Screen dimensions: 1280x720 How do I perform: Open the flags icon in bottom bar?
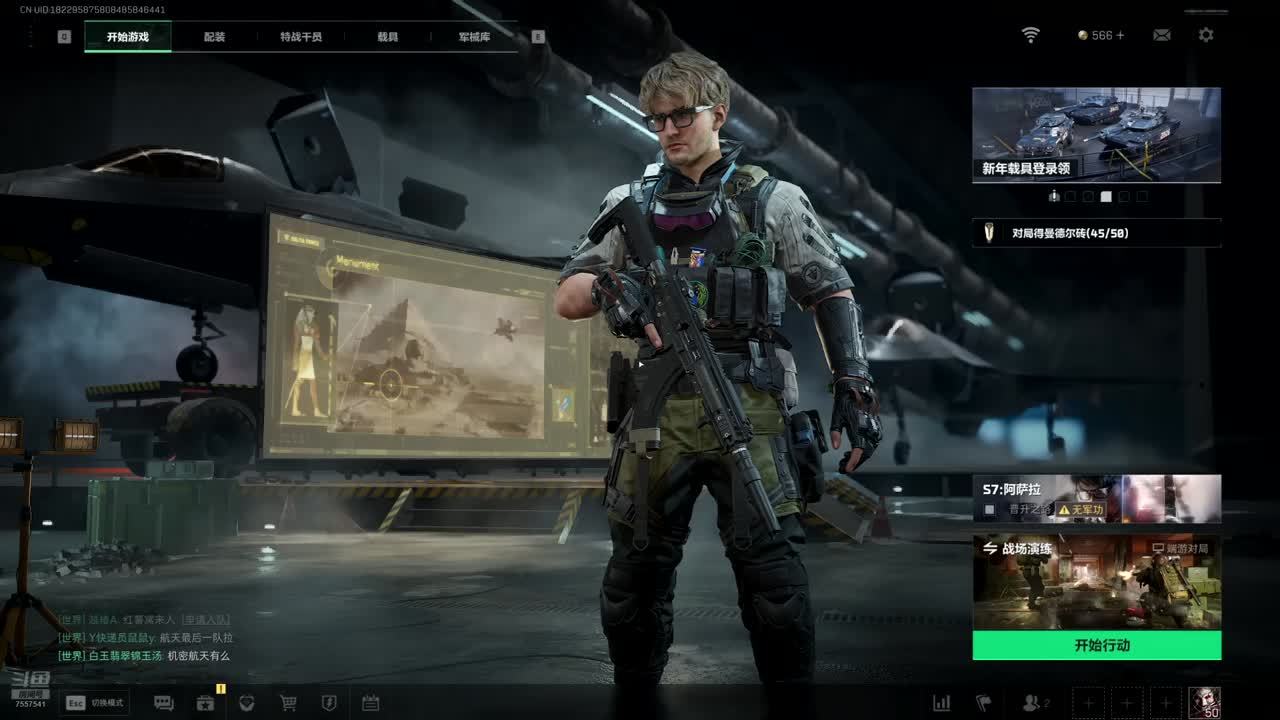[x=983, y=703]
